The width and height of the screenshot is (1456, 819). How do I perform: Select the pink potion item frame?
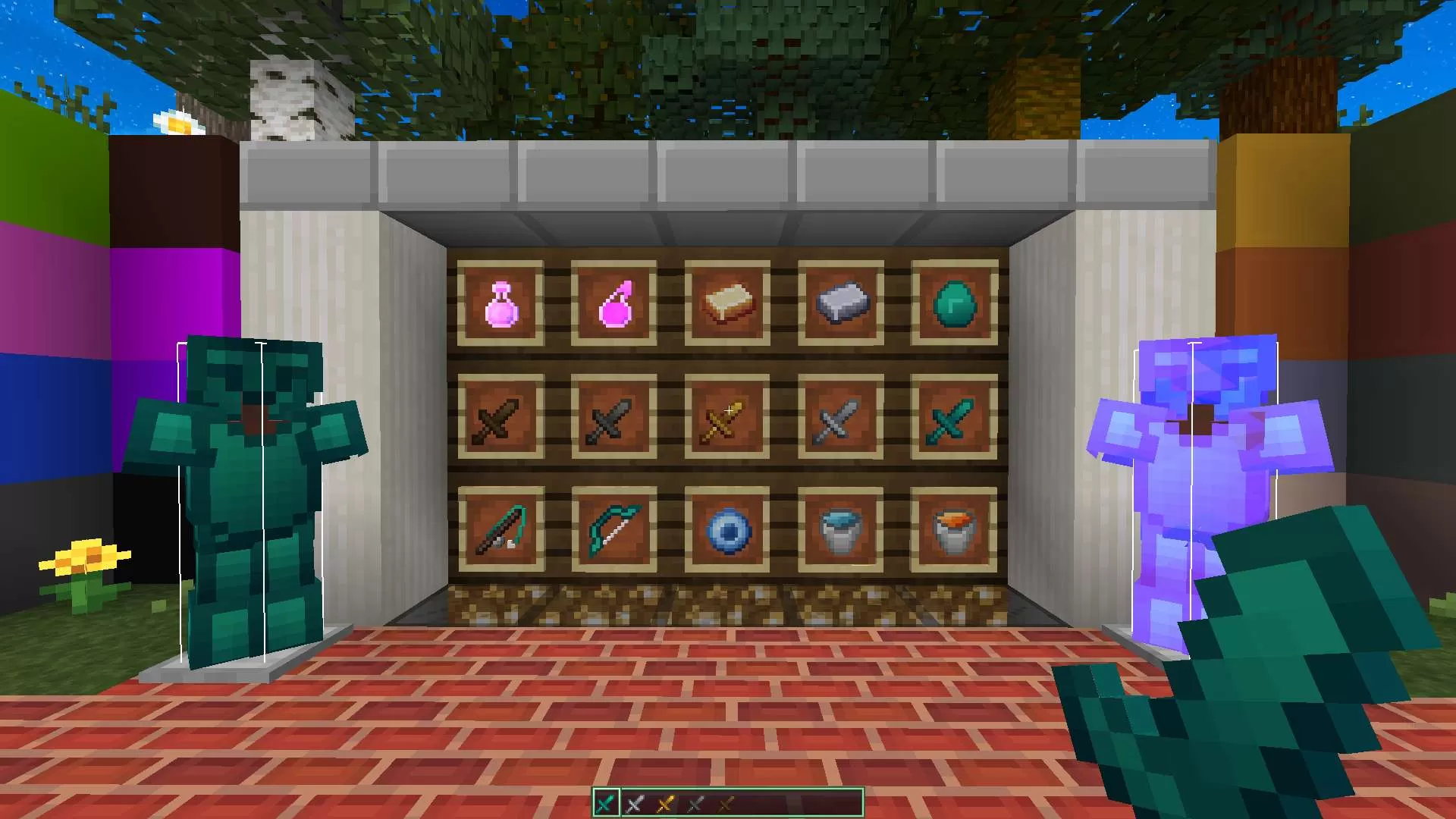[503, 303]
